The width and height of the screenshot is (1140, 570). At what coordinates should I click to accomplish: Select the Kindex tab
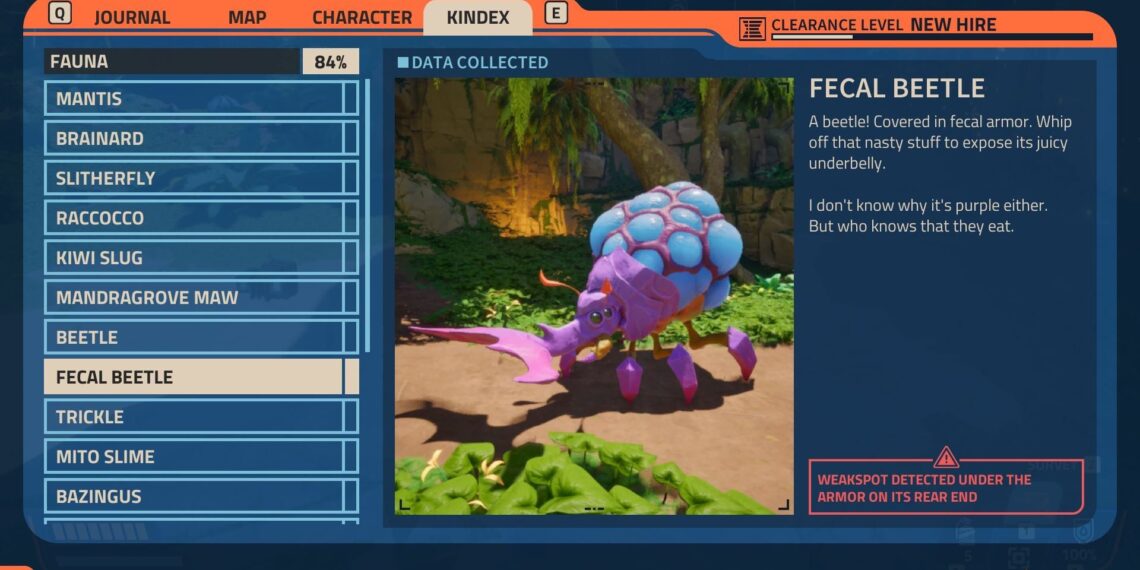tap(477, 18)
